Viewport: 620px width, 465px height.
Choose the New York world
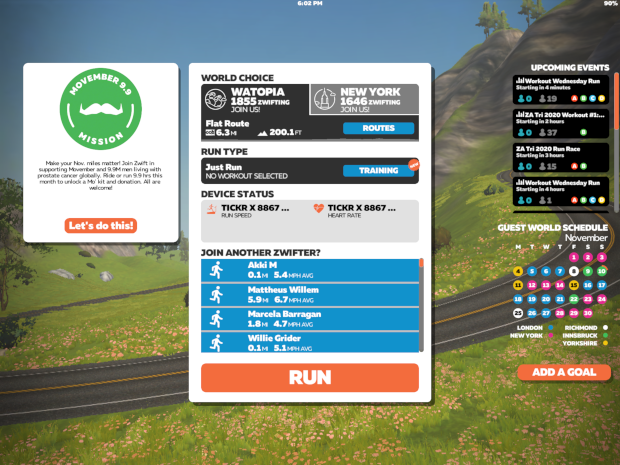pos(364,98)
